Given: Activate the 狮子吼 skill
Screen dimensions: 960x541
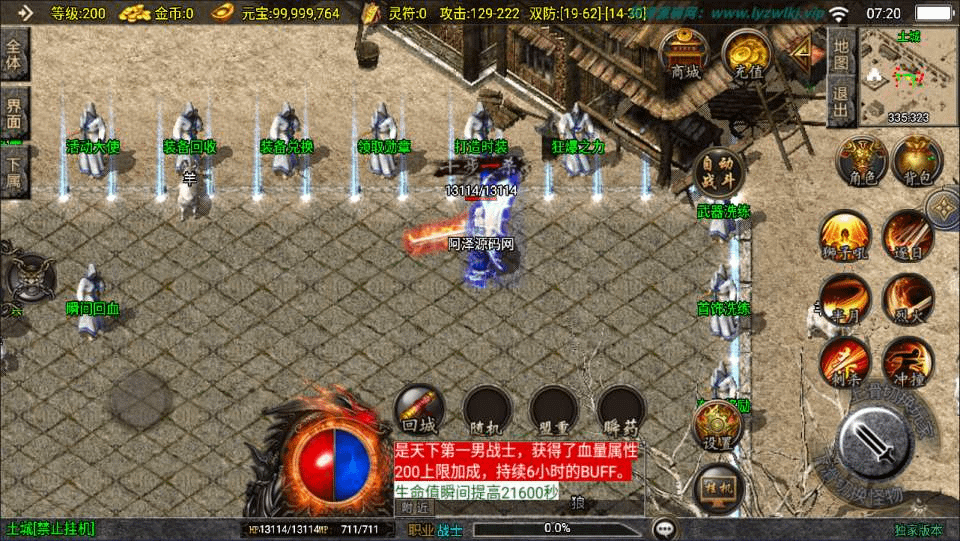Looking at the screenshot, I should 844,236.
